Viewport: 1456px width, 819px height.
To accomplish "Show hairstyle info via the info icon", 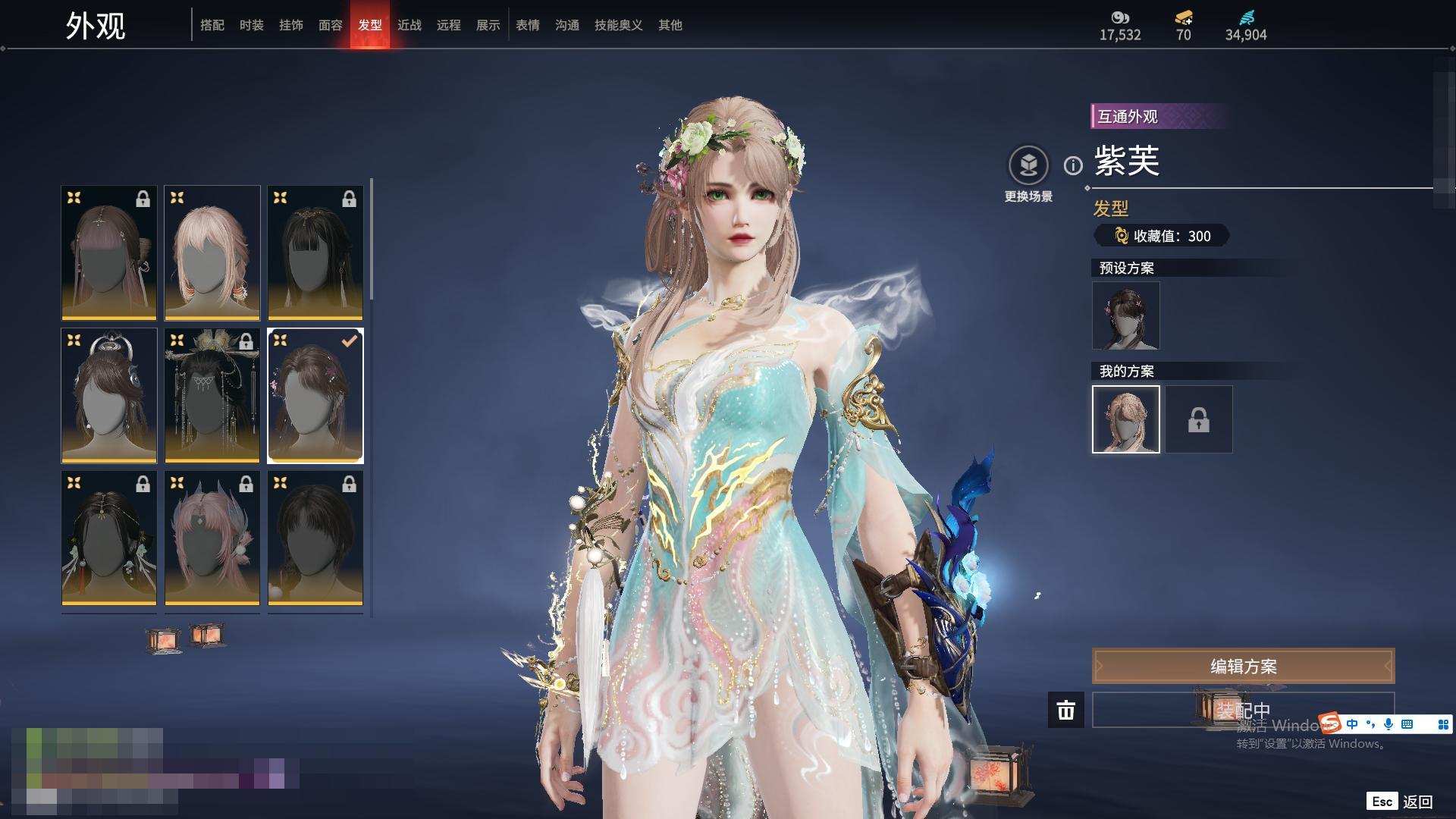I will point(1073,165).
